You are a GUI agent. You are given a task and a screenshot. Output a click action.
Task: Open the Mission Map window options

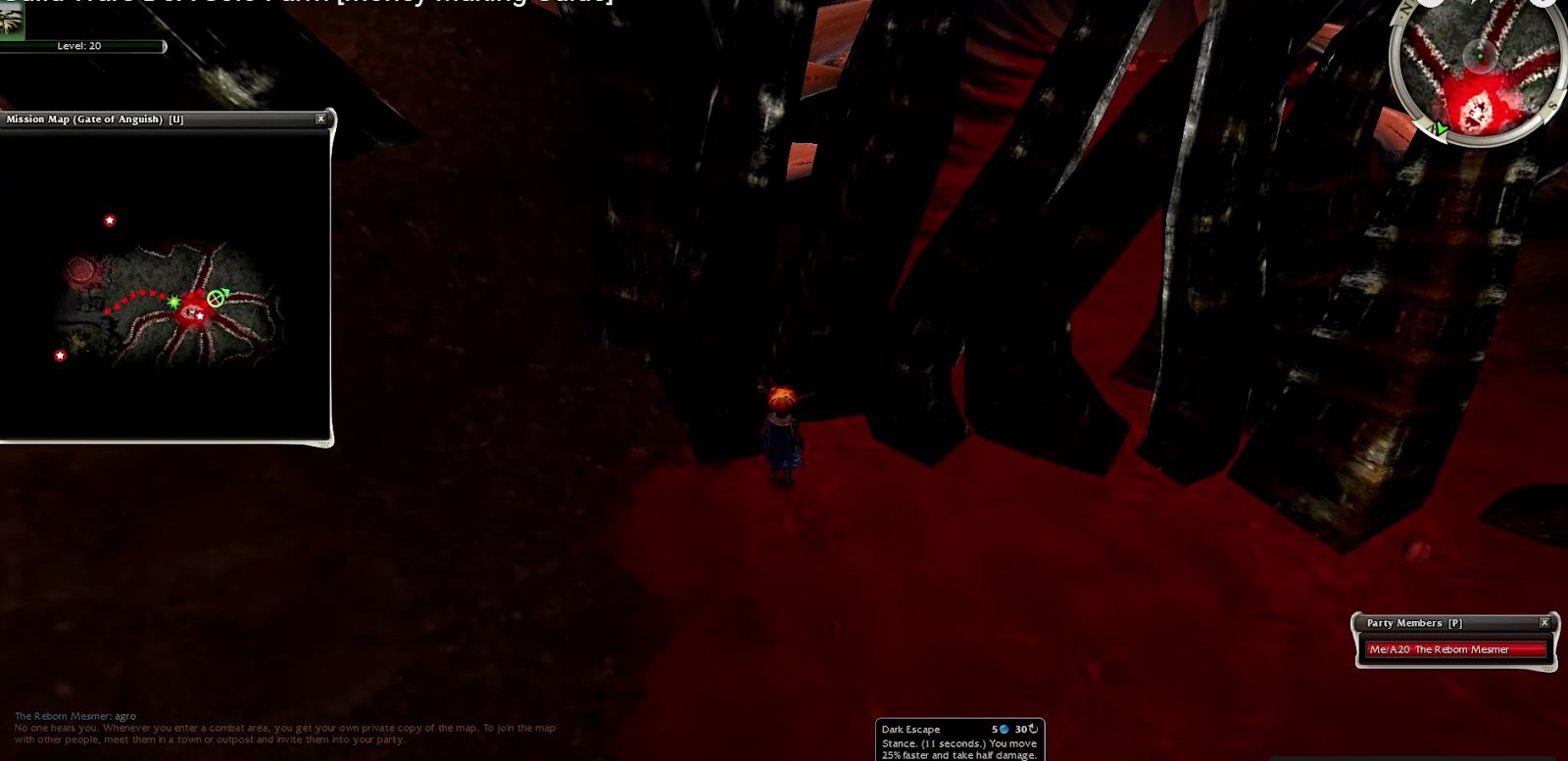320,118
